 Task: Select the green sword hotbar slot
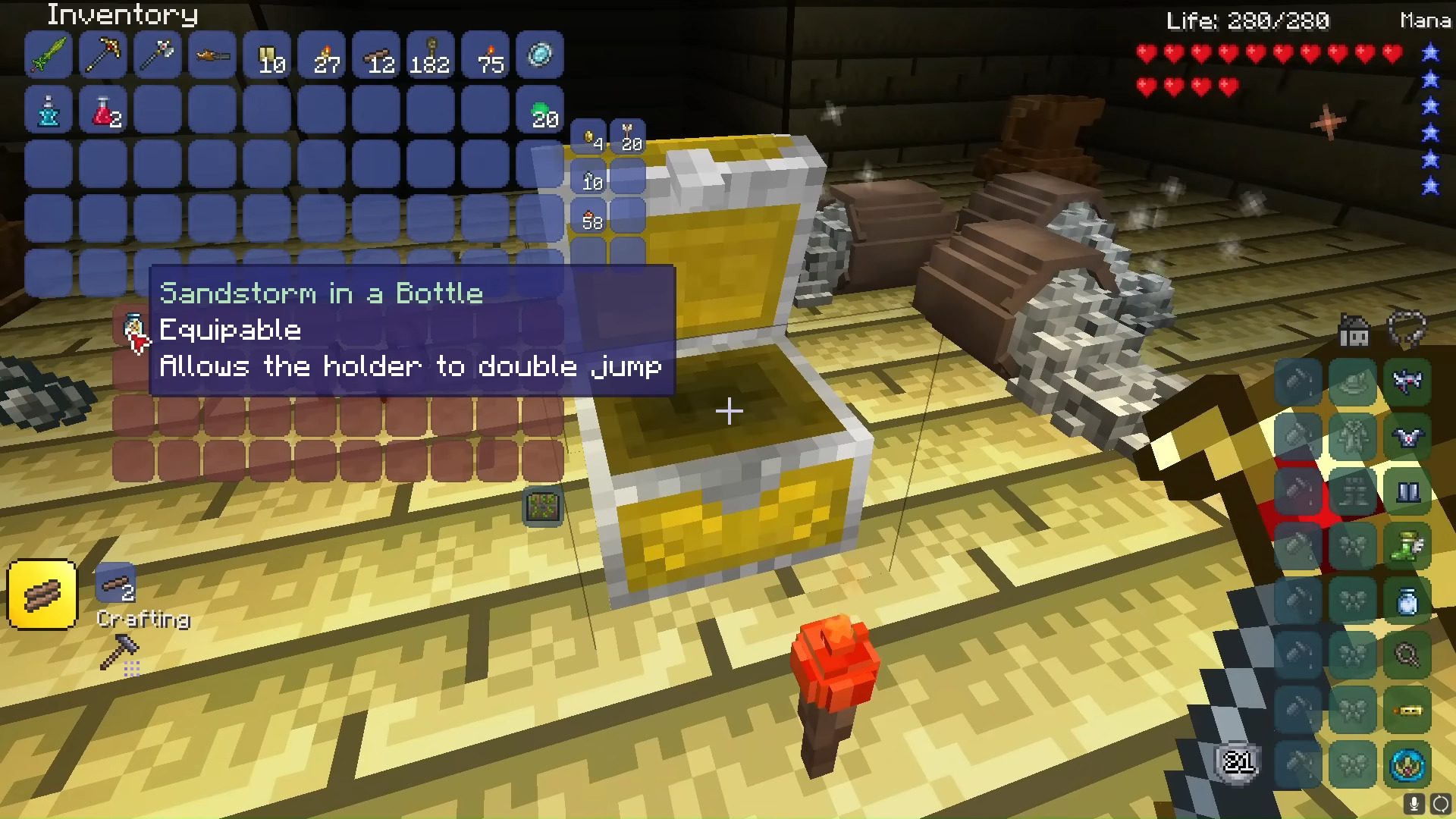click(x=49, y=55)
